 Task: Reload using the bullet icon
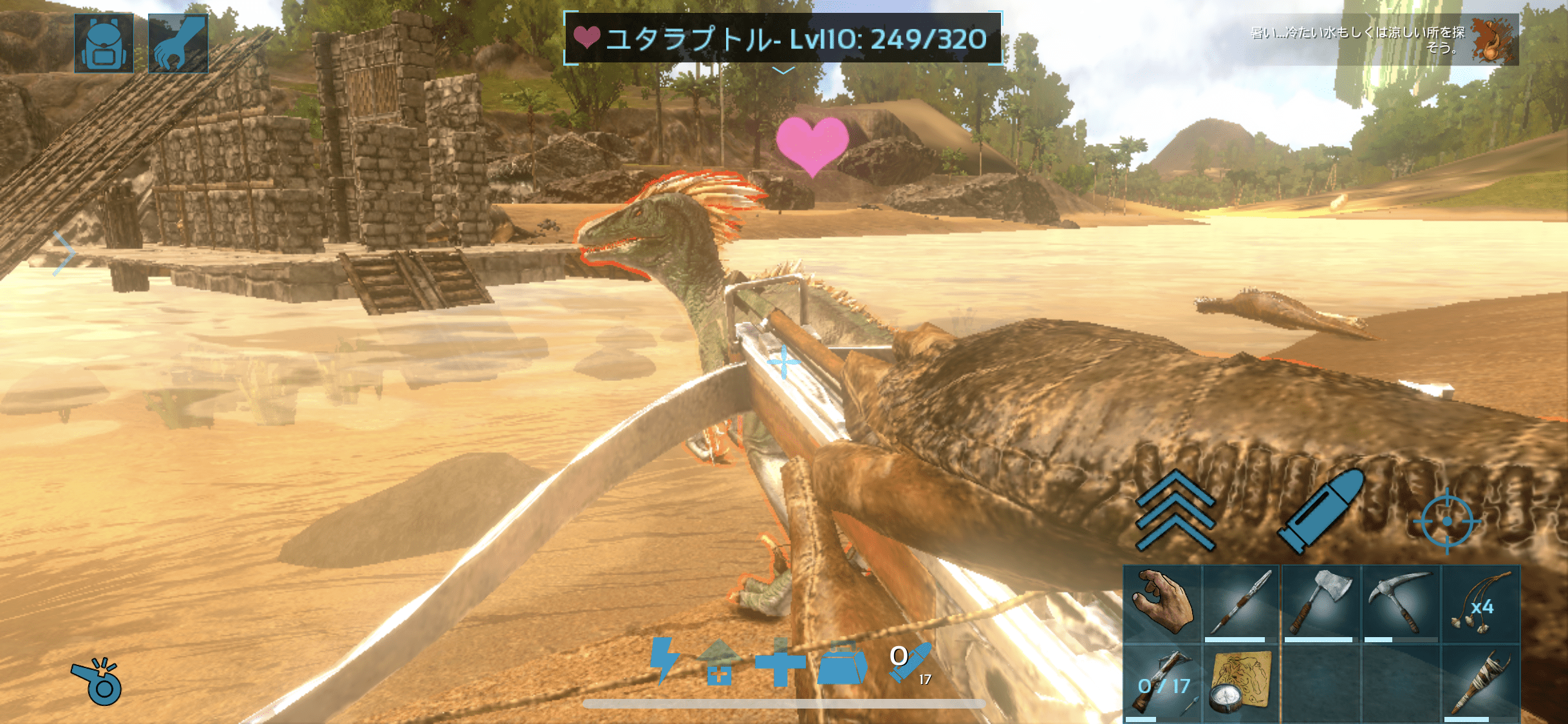pos(1321,511)
